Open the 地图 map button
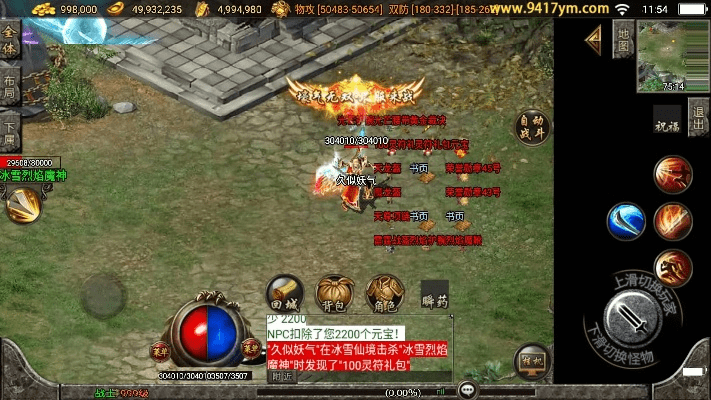This screenshot has width=711, height=400. (622, 39)
